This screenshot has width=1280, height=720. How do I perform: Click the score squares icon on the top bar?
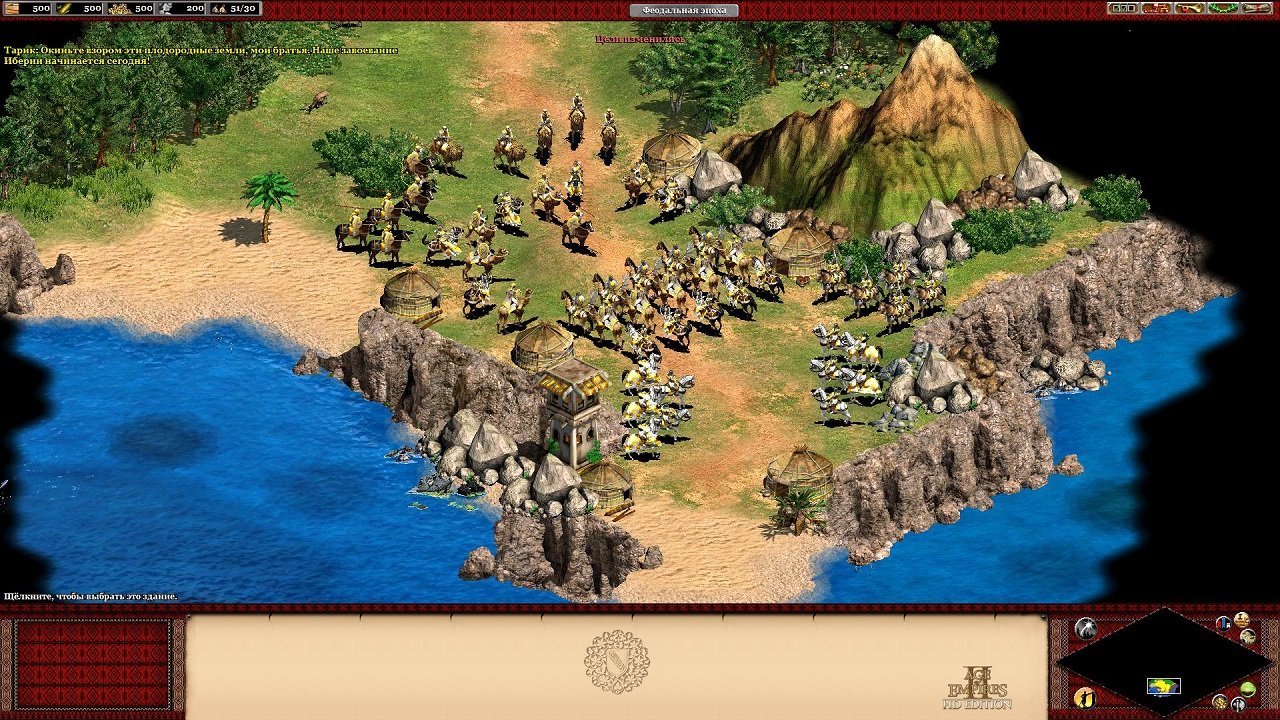coord(1123,8)
